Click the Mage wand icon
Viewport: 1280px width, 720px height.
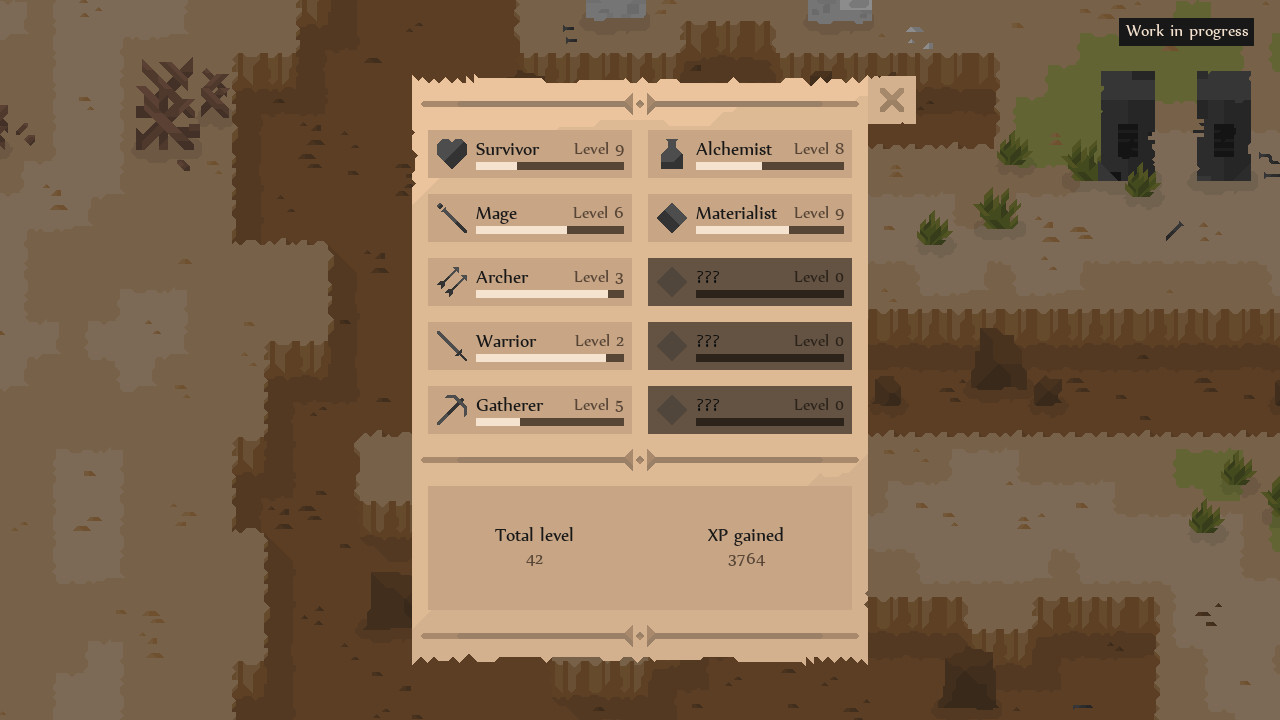(452, 218)
